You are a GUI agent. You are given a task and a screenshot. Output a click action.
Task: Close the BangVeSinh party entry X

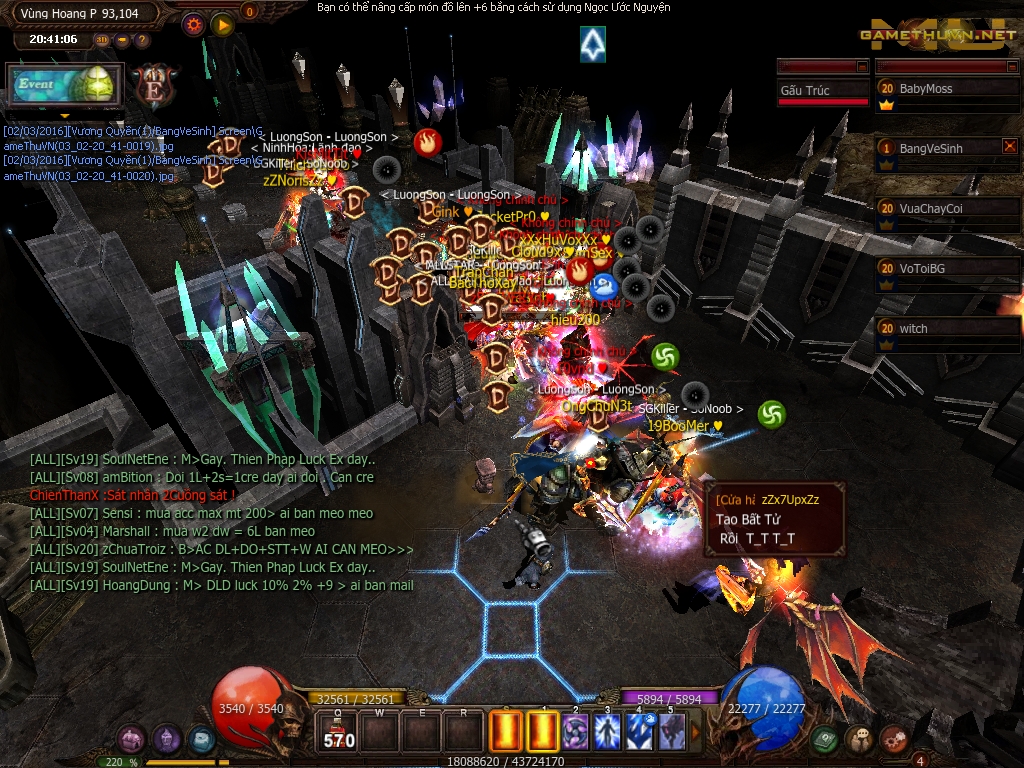pyautogui.click(x=1009, y=146)
